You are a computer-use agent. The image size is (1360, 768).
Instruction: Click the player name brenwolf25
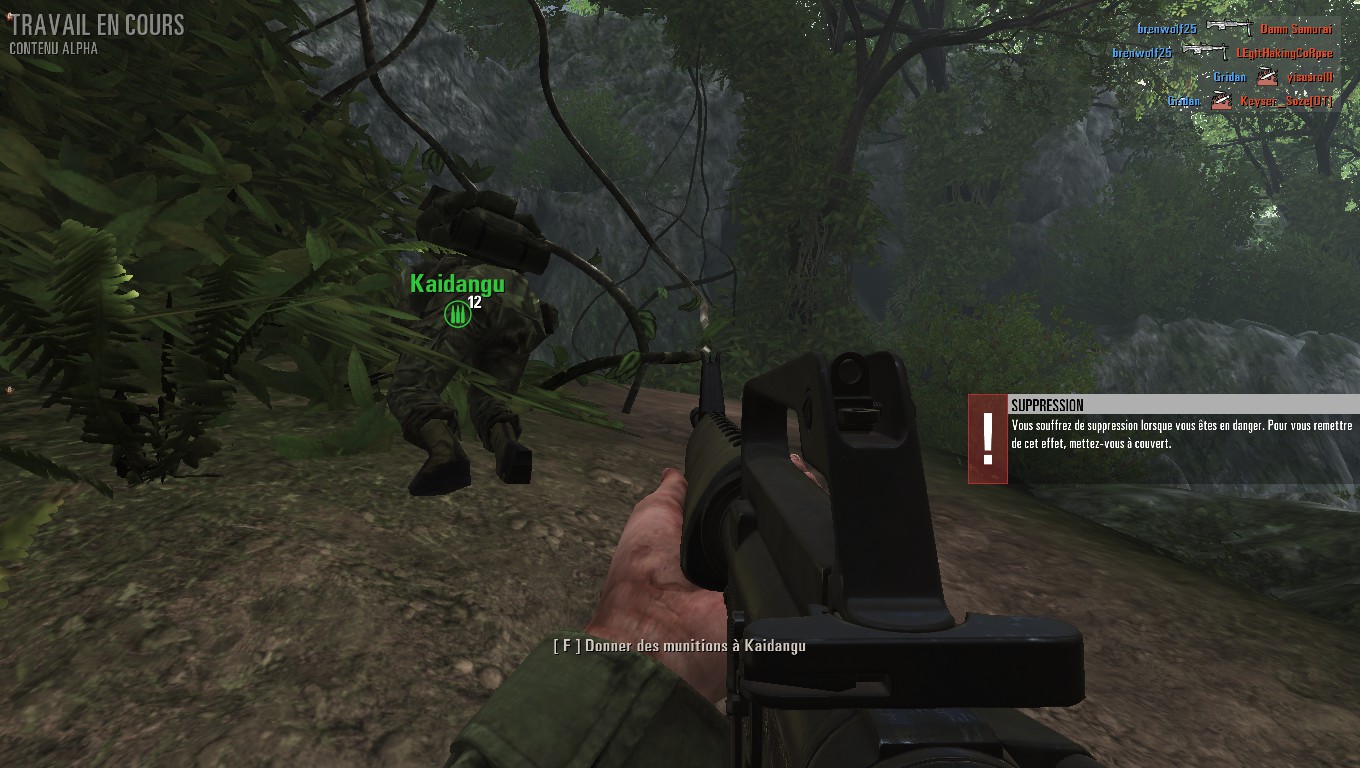1167,28
